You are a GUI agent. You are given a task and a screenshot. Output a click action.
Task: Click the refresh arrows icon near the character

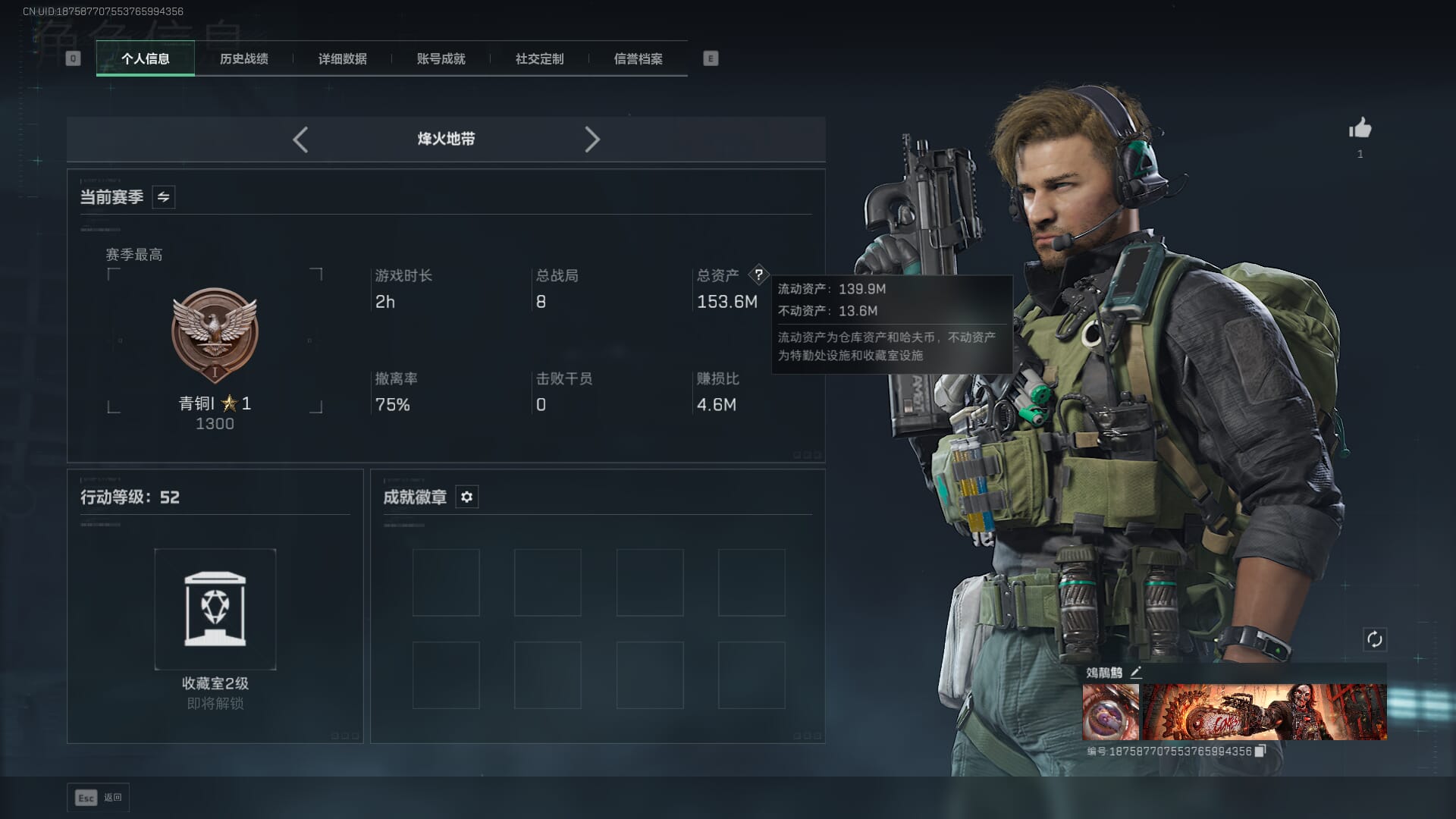pyautogui.click(x=1374, y=639)
